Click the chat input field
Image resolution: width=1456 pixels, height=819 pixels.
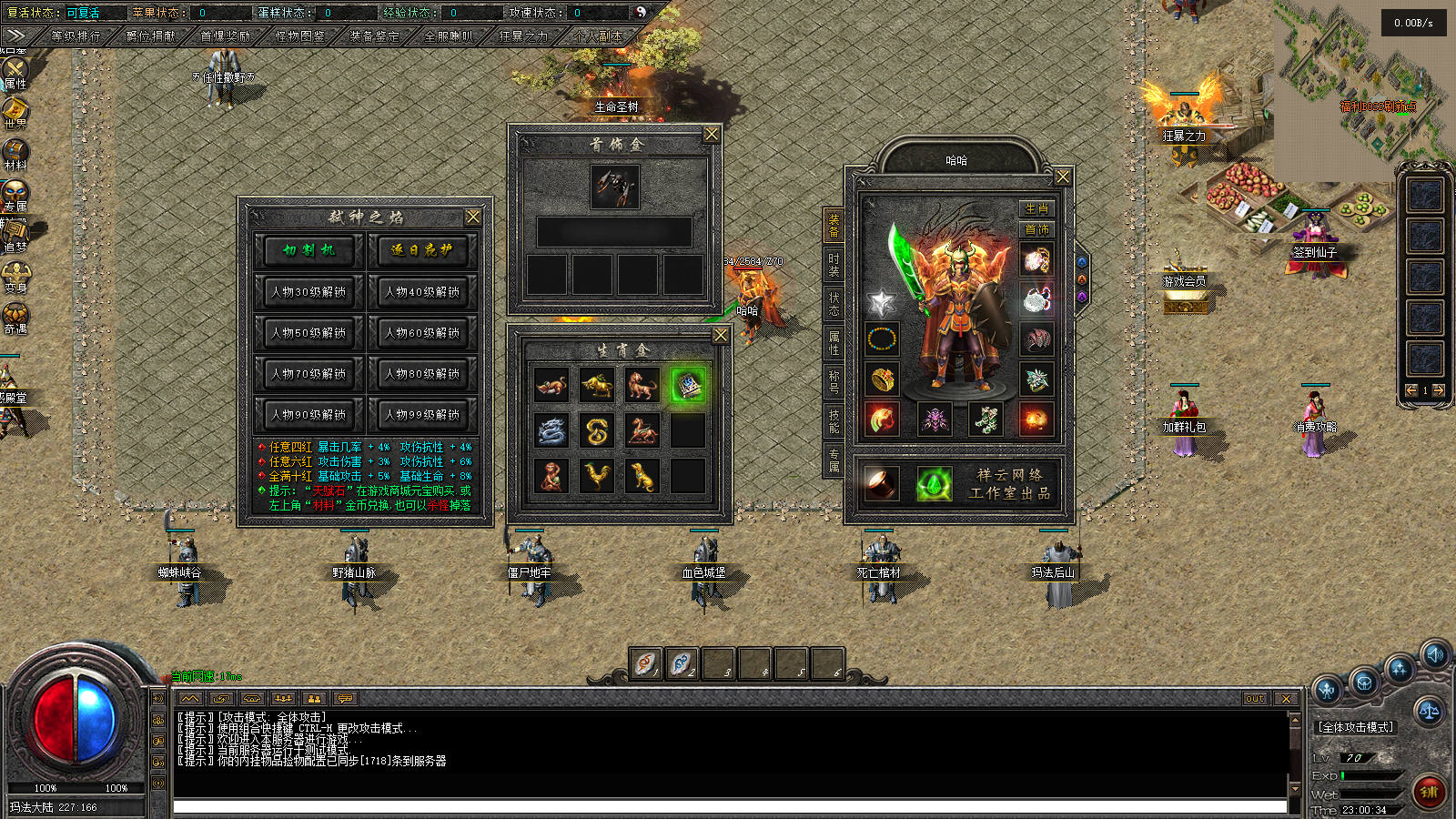point(728,806)
